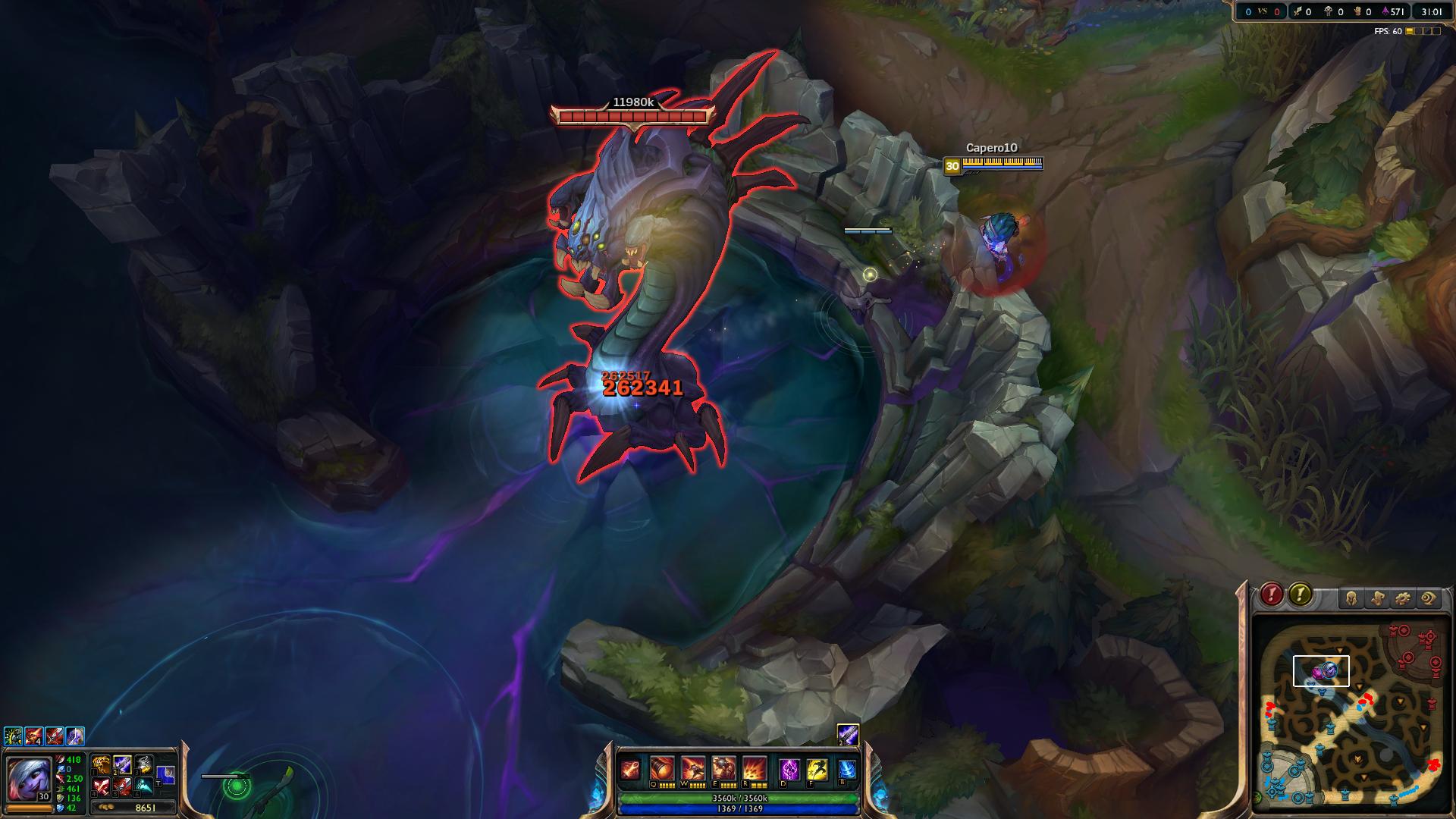Viewport: 1456px width, 819px height.
Task: Select Baron Nashor's boss health bar
Action: click(x=634, y=115)
